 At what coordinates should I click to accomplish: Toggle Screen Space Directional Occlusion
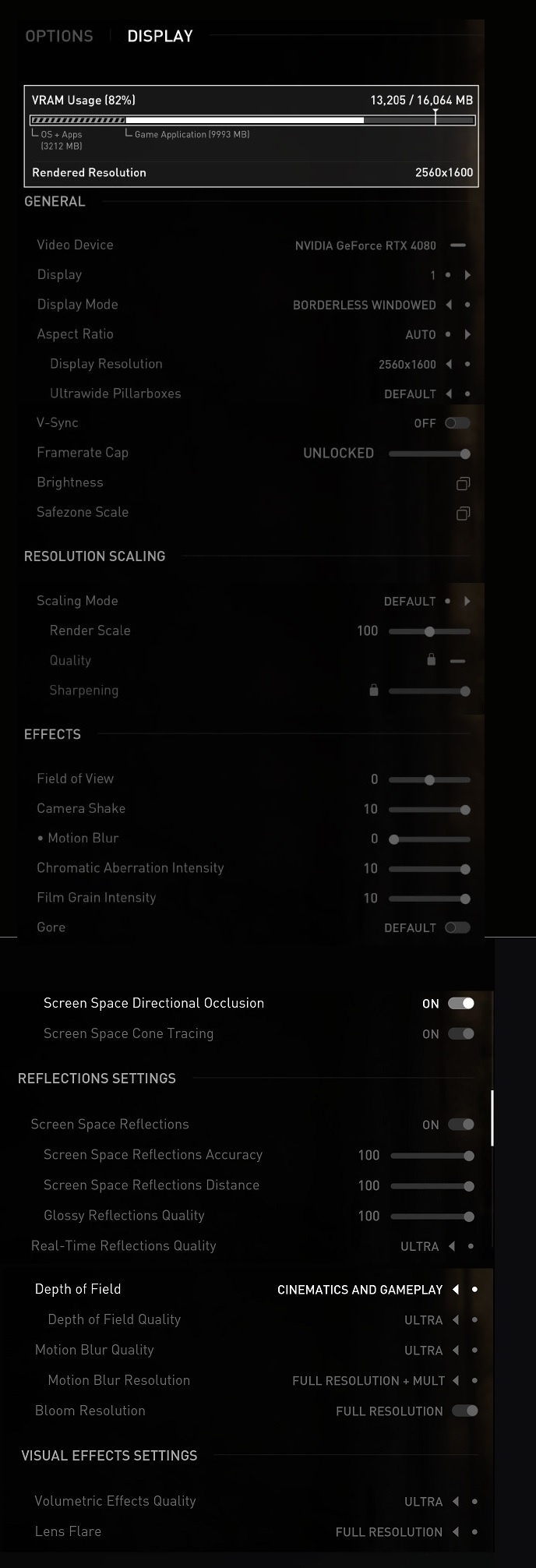point(461,1003)
